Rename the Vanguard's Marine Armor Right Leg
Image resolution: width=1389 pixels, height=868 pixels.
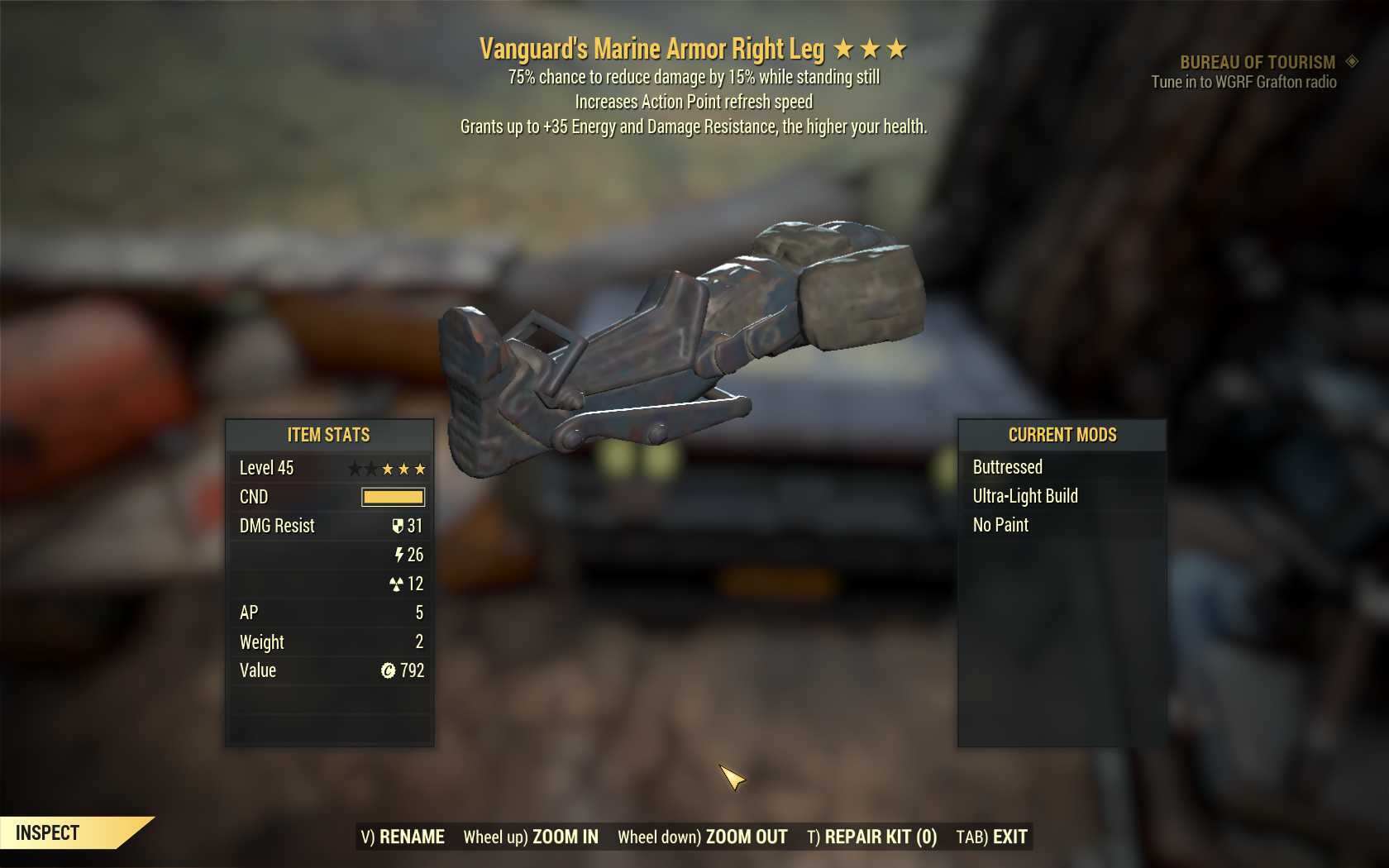[x=403, y=837]
